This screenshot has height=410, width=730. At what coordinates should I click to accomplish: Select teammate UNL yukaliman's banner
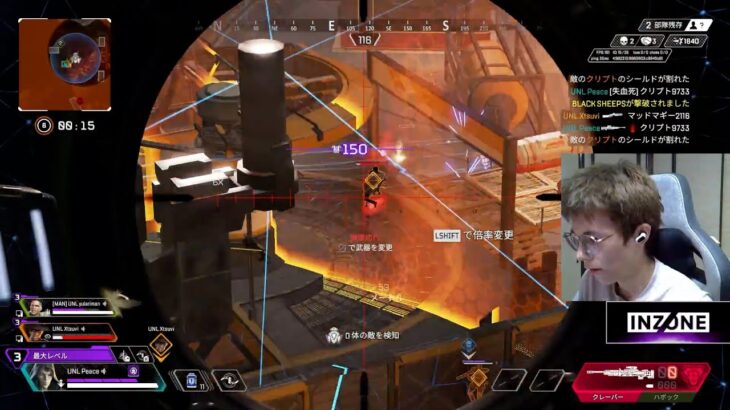click(x=66, y=302)
